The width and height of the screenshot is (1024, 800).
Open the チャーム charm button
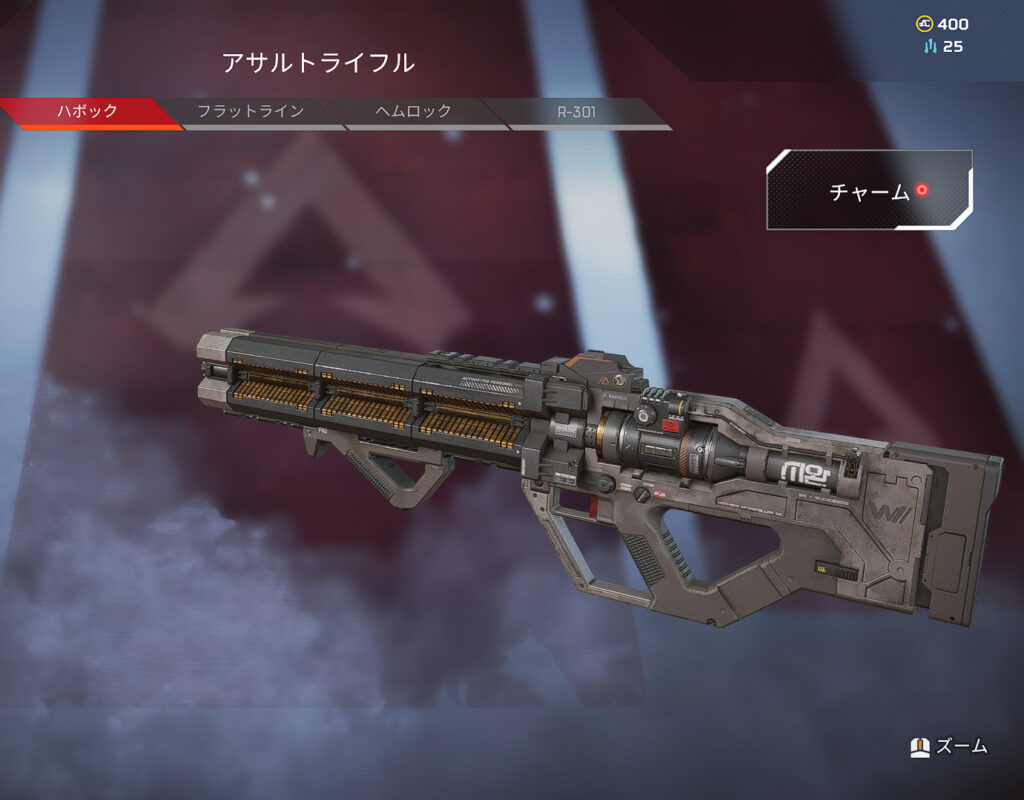(869, 191)
